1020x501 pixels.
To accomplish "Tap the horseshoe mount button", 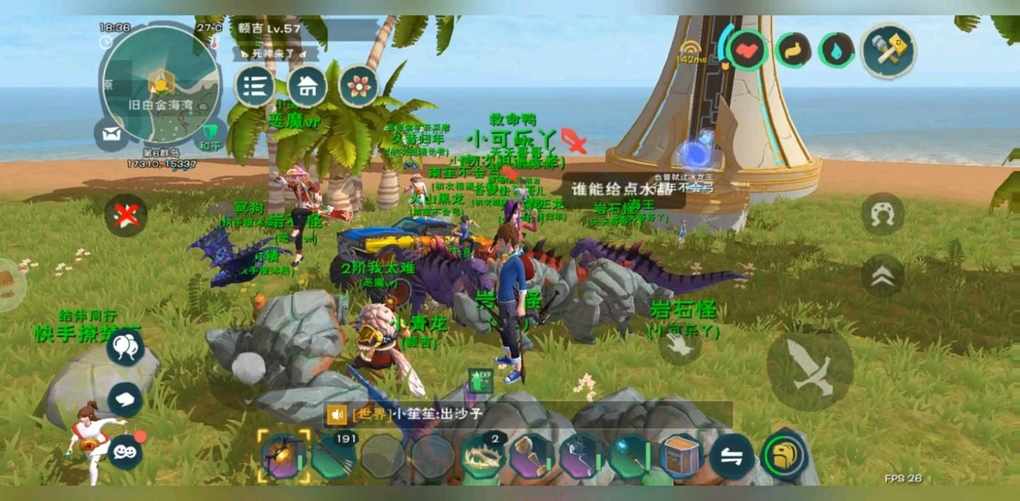I will tap(882, 213).
